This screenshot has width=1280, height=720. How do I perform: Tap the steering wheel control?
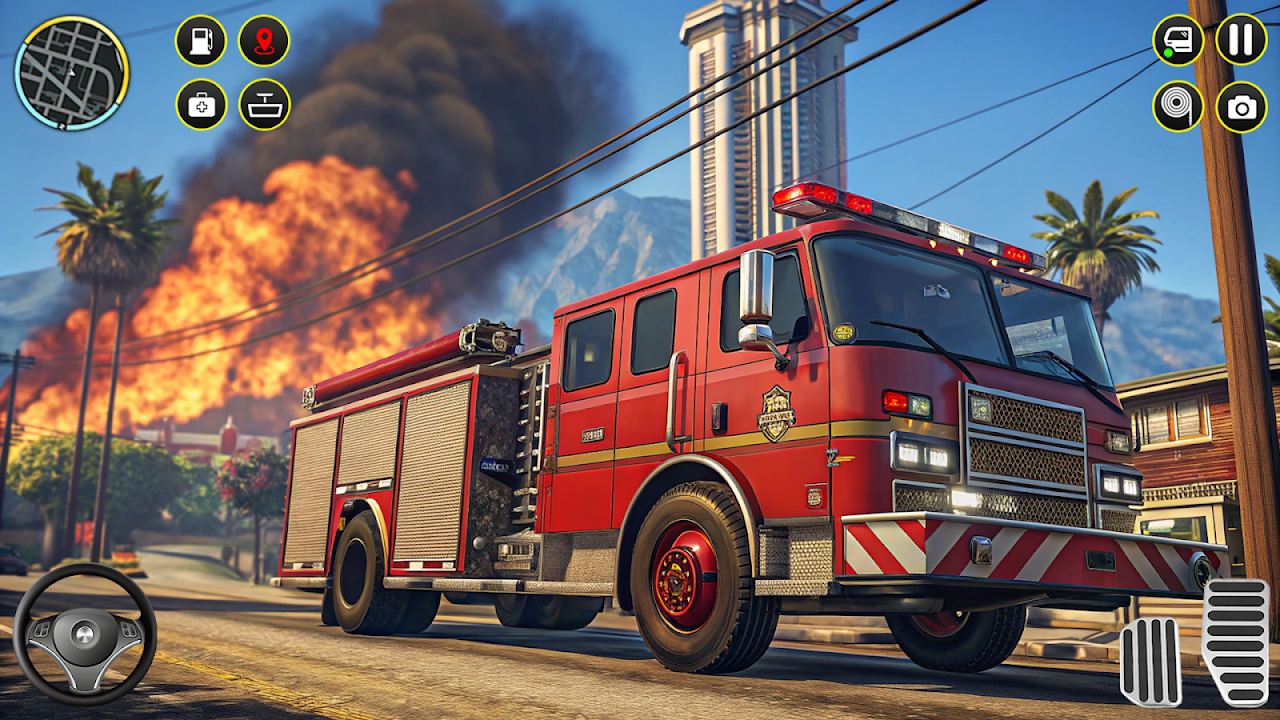coord(84,634)
